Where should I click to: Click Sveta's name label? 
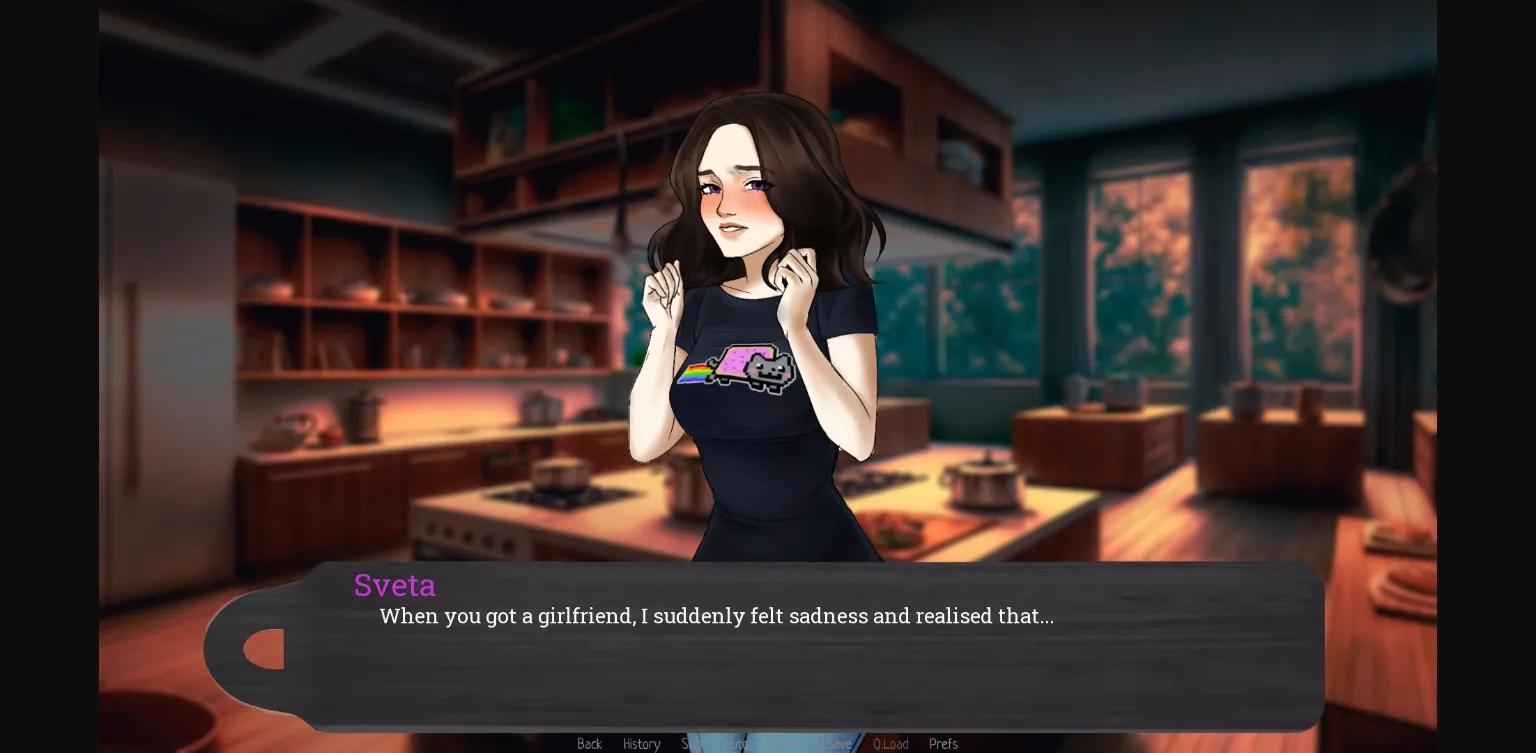(x=395, y=585)
